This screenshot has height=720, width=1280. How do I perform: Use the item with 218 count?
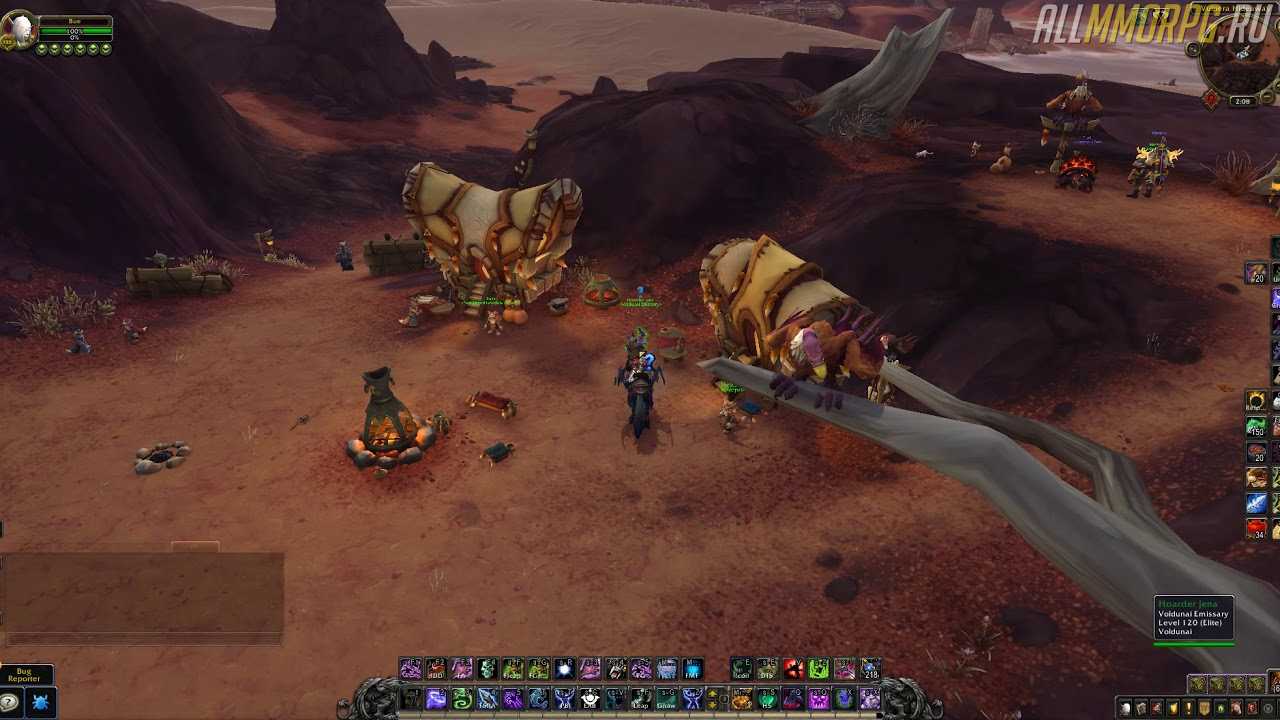click(871, 669)
